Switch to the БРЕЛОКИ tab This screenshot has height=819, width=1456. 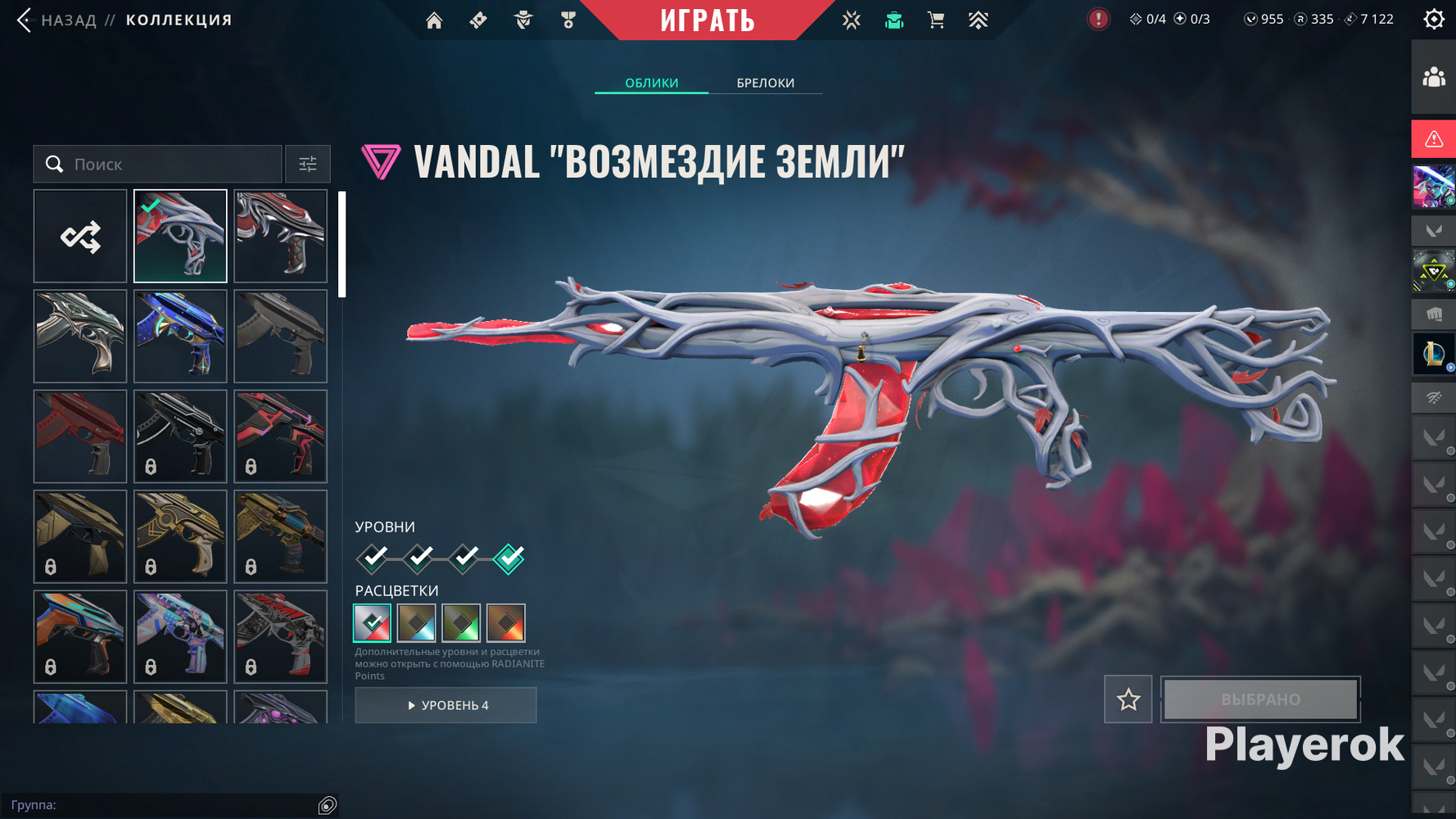(x=765, y=83)
